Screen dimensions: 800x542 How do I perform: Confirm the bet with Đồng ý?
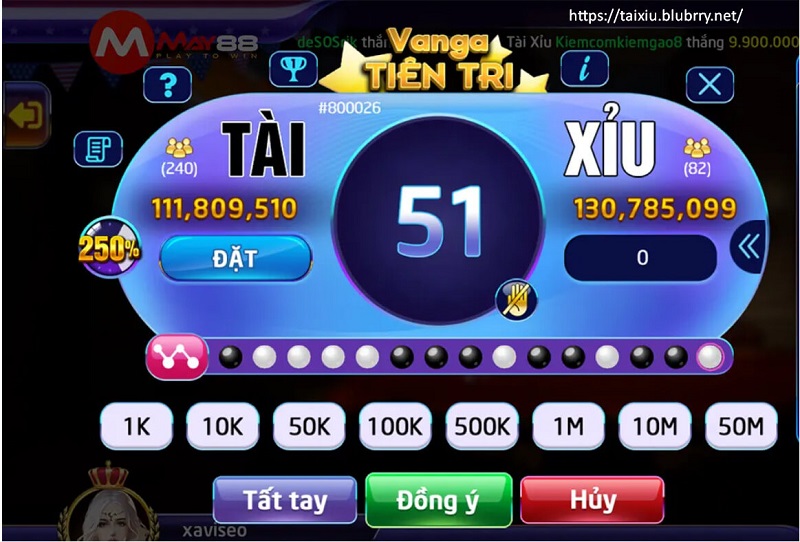(438, 499)
